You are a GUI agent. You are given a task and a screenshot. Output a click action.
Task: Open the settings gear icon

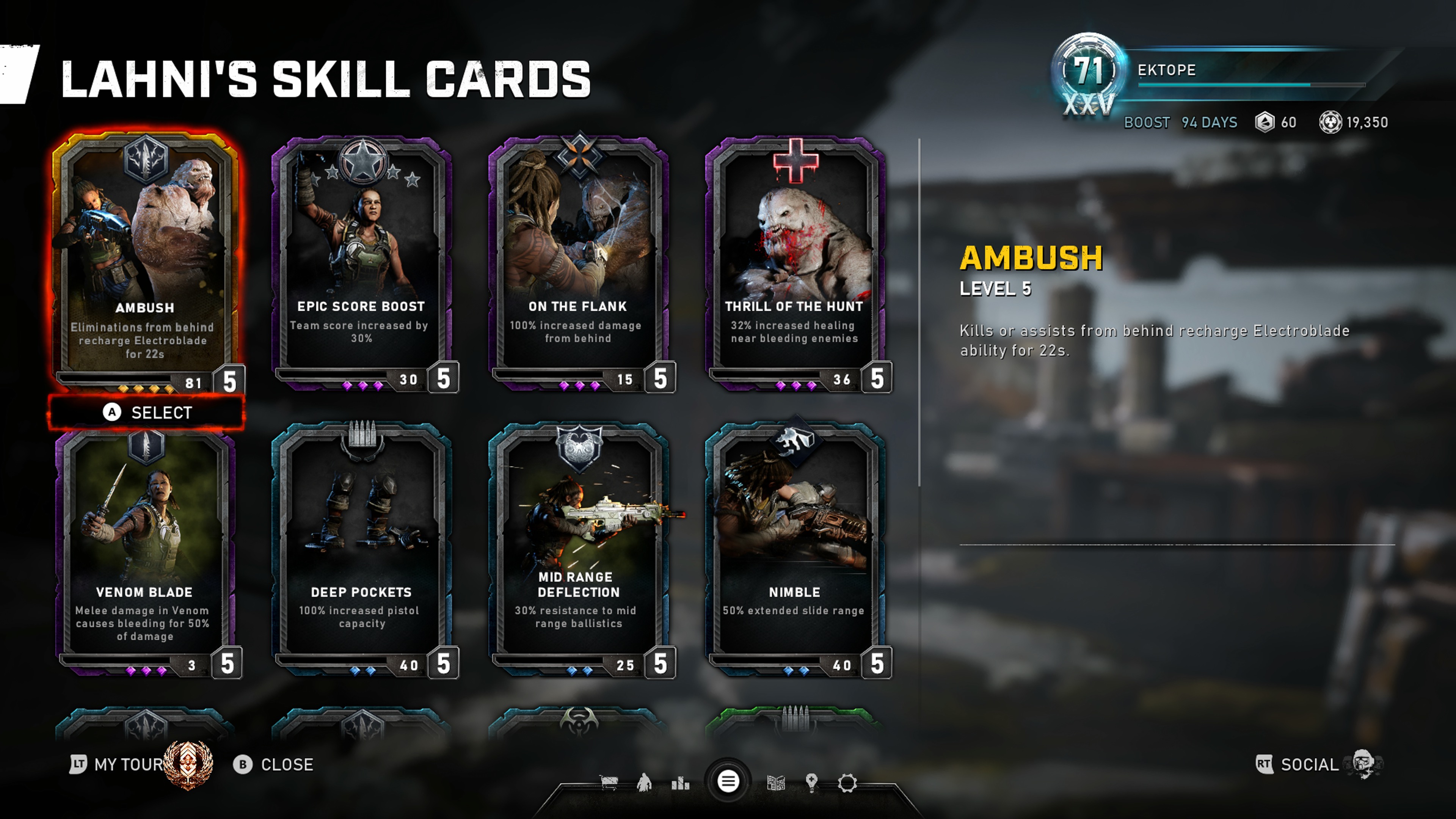point(847,783)
